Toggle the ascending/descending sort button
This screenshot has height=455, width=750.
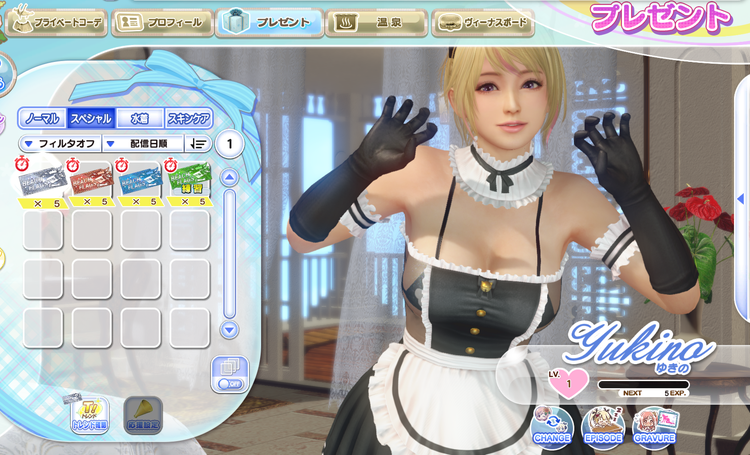[x=198, y=144]
